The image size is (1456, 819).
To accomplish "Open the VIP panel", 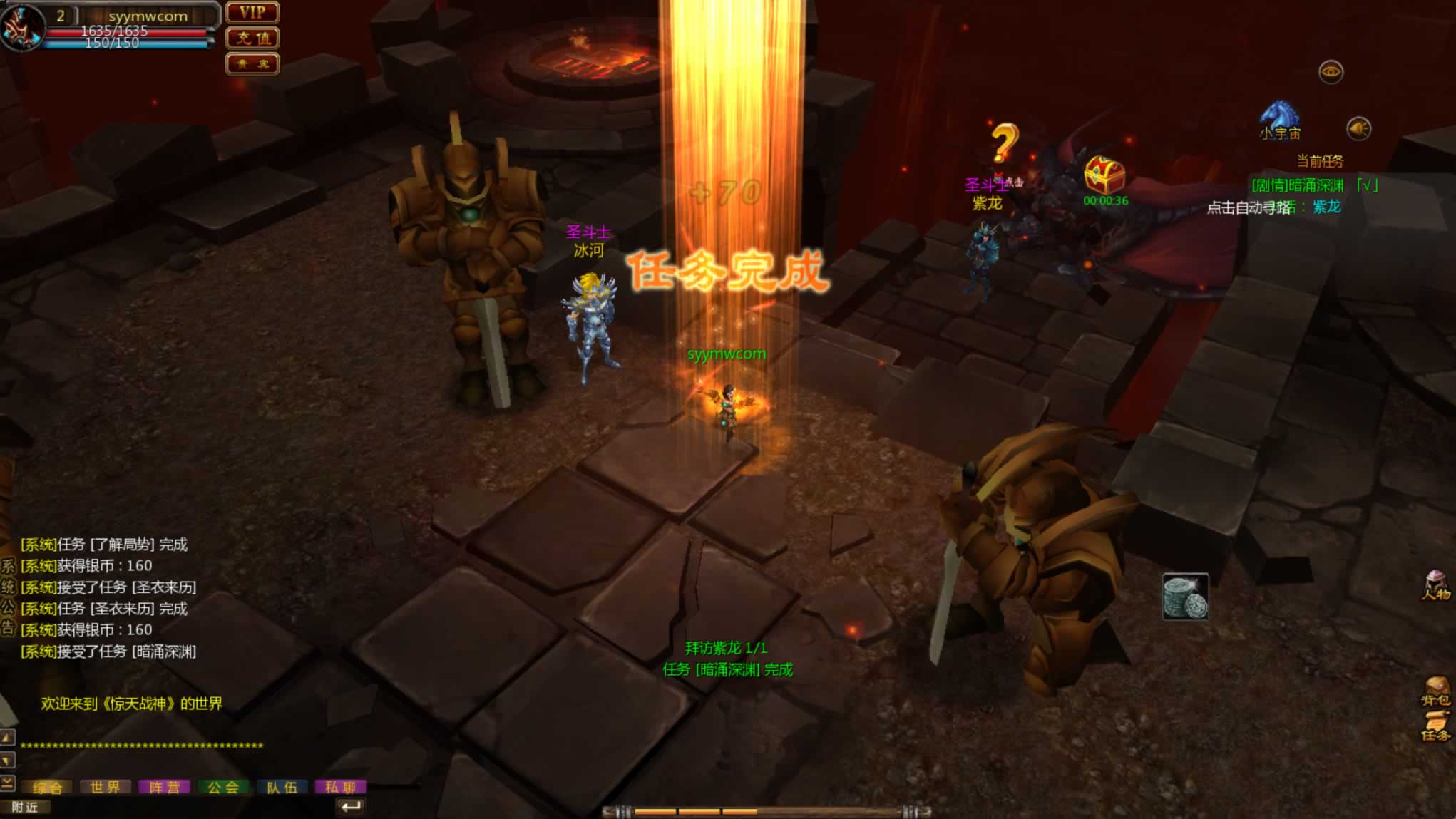I will pyautogui.click(x=252, y=13).
